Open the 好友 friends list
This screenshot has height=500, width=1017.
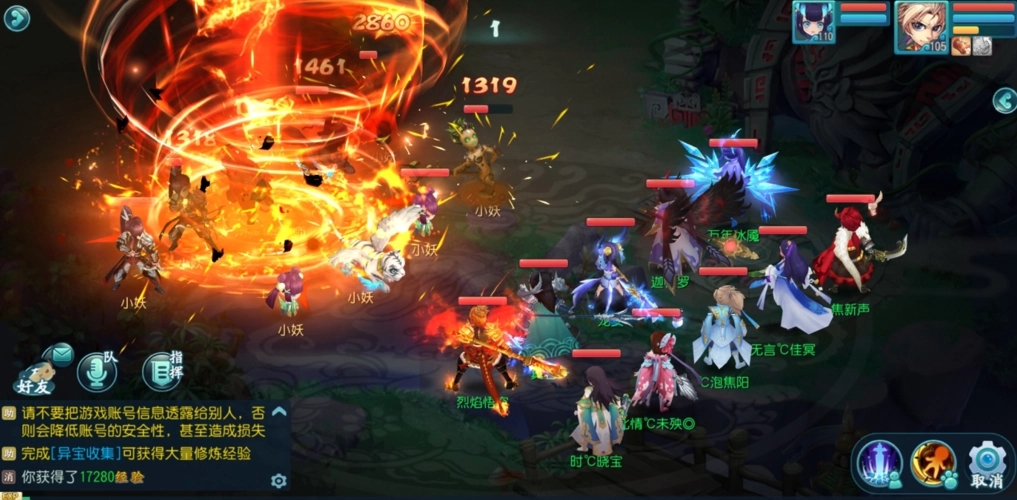34,378
